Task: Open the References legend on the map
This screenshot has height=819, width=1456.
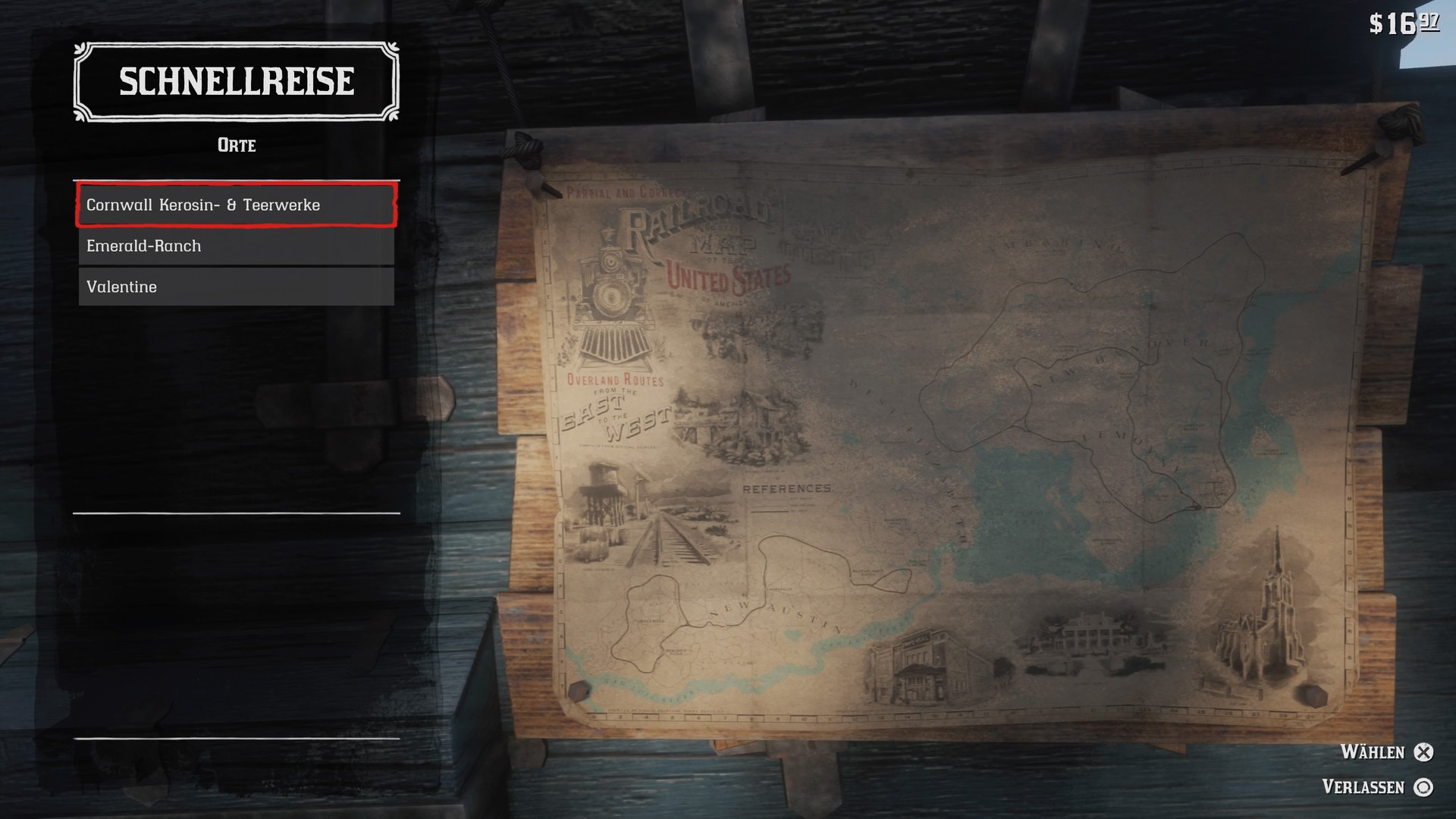Action: (x=787, y=489)
